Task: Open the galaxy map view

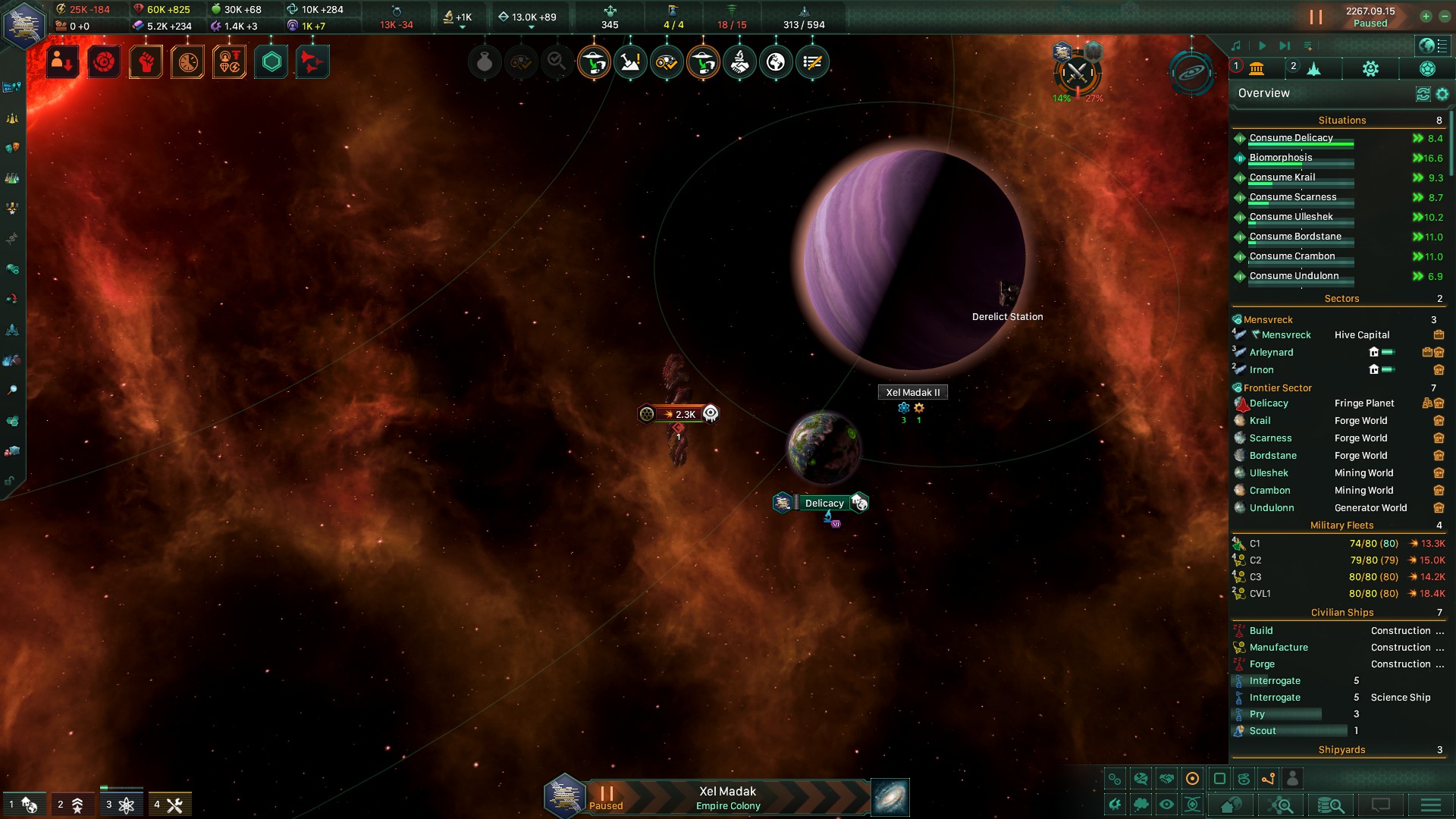Action: pos(890,798)
